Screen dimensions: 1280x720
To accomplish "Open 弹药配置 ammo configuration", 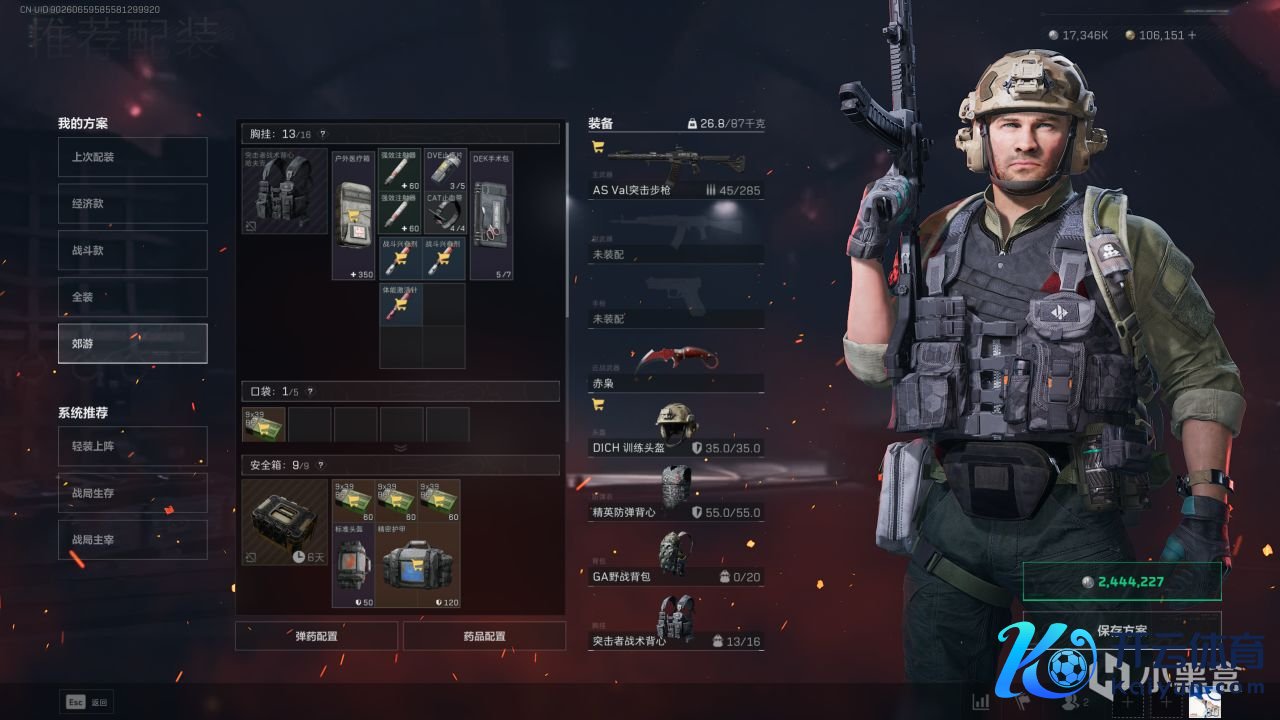I will point(316,636).
